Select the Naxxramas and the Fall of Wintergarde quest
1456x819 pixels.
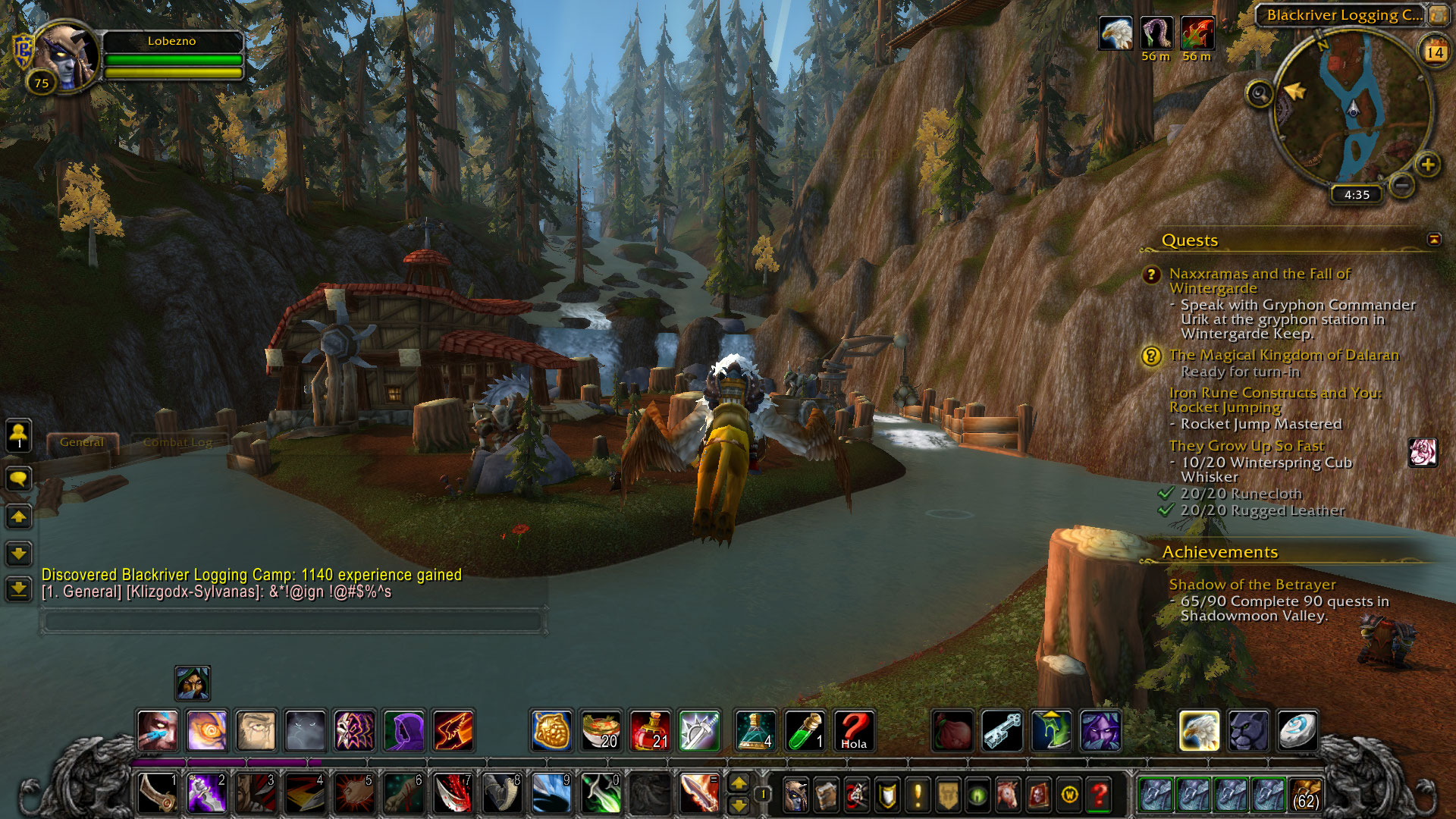(1259, 281)
